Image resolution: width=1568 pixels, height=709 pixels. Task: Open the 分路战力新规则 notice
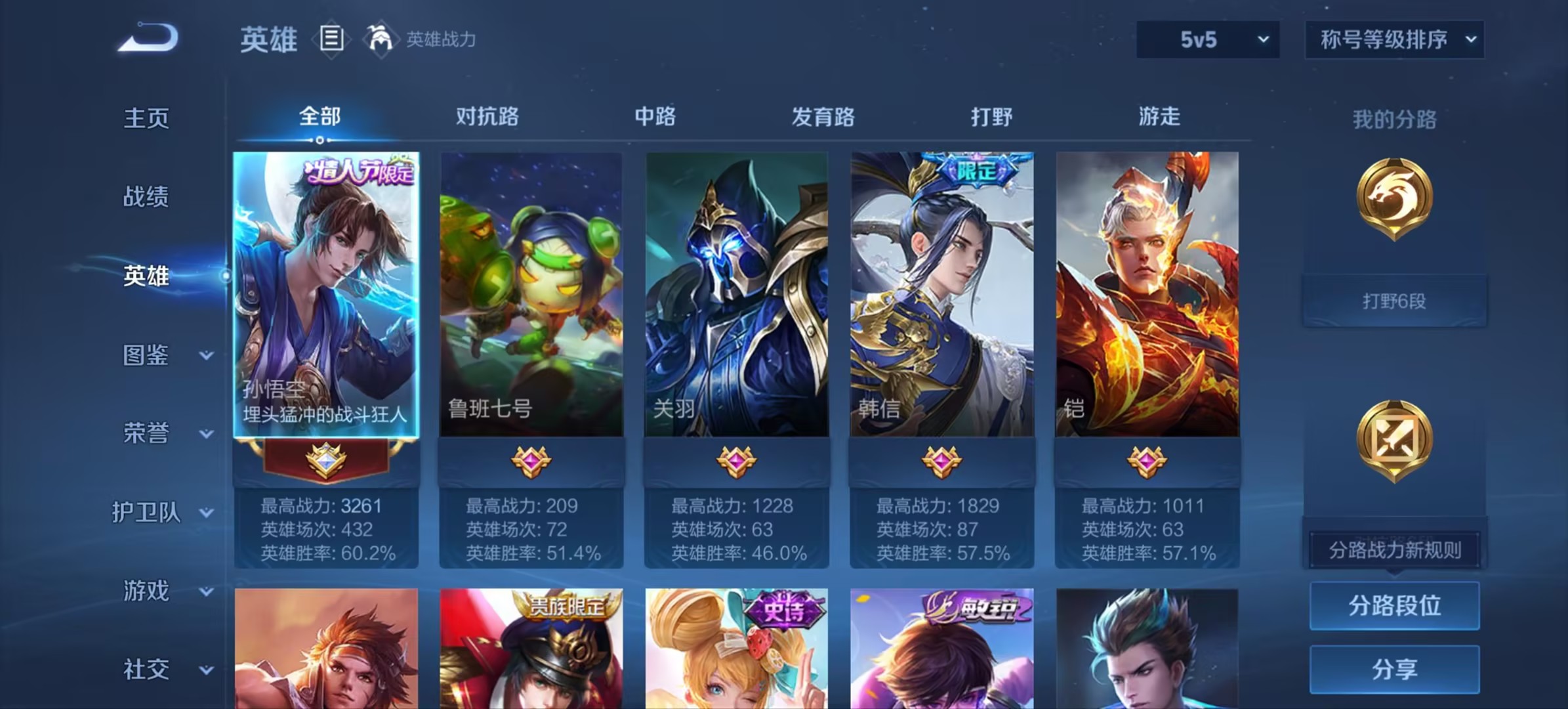coord(1393,551)
